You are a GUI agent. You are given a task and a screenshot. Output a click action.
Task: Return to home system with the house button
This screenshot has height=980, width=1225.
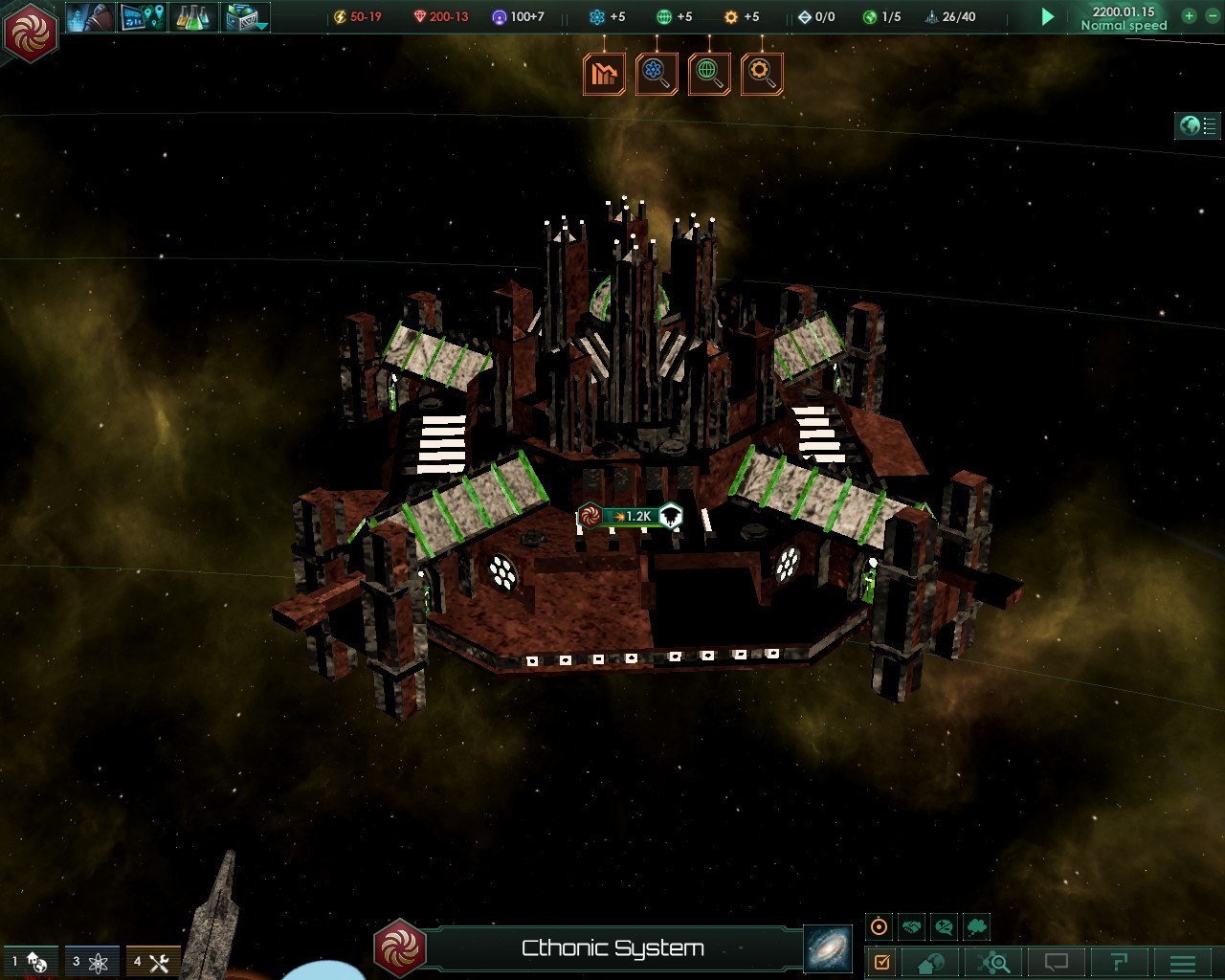pos(928,963)
